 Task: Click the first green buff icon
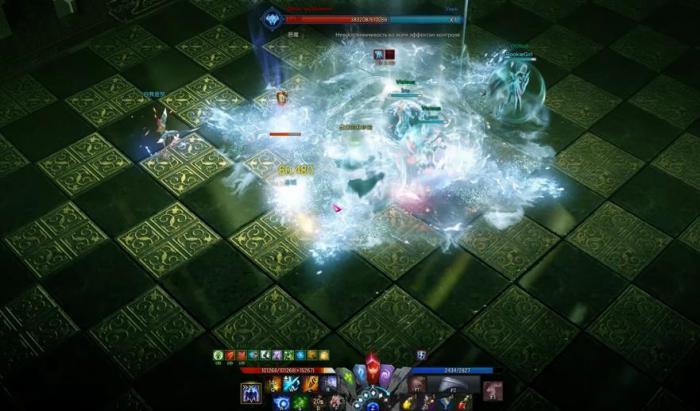217,354
